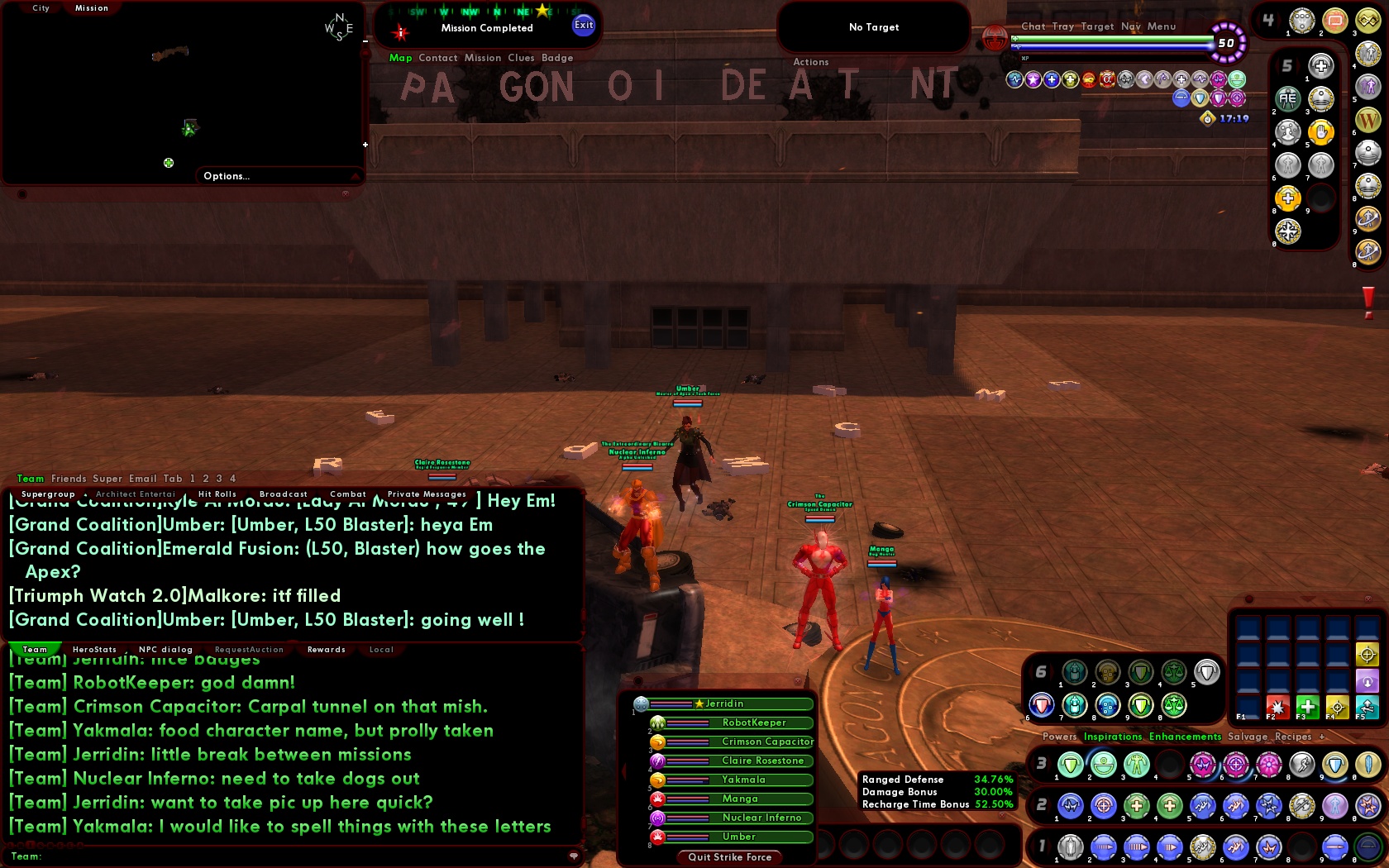This screenshot has height=868, width=1389.
Task: Click the pink targeting power icon in tray 3
Action: click(x=1234, y=764)
